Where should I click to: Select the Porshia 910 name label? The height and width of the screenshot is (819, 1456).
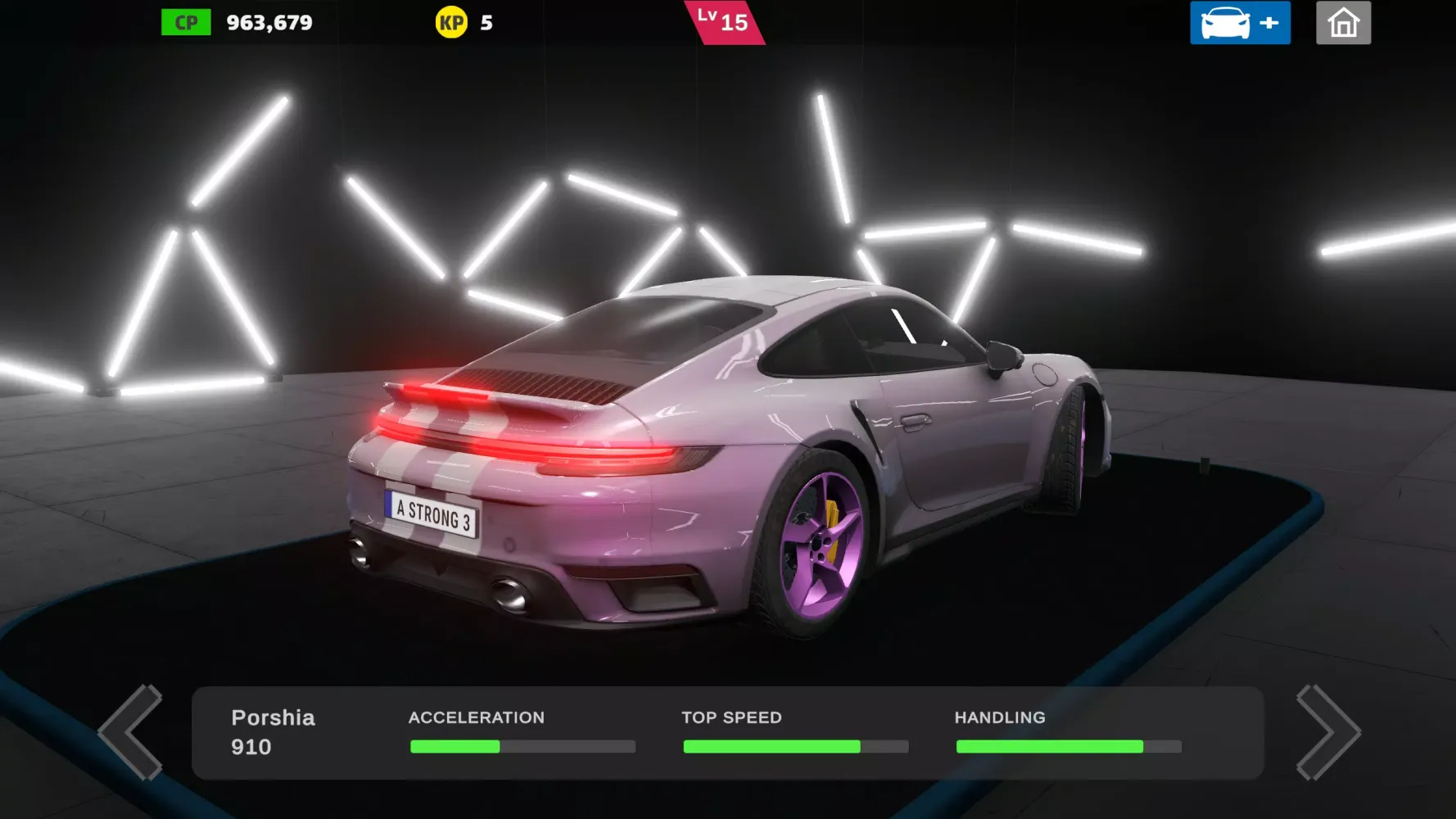point(273,731)
